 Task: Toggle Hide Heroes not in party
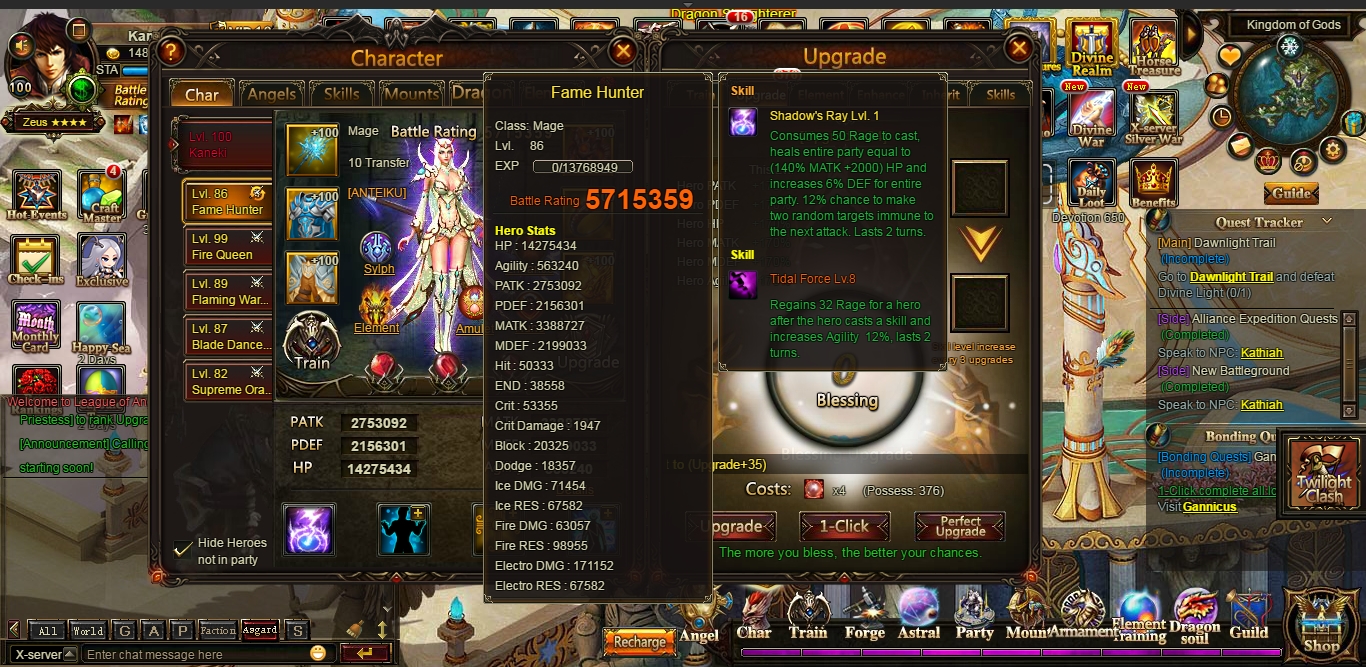point(183,549)
